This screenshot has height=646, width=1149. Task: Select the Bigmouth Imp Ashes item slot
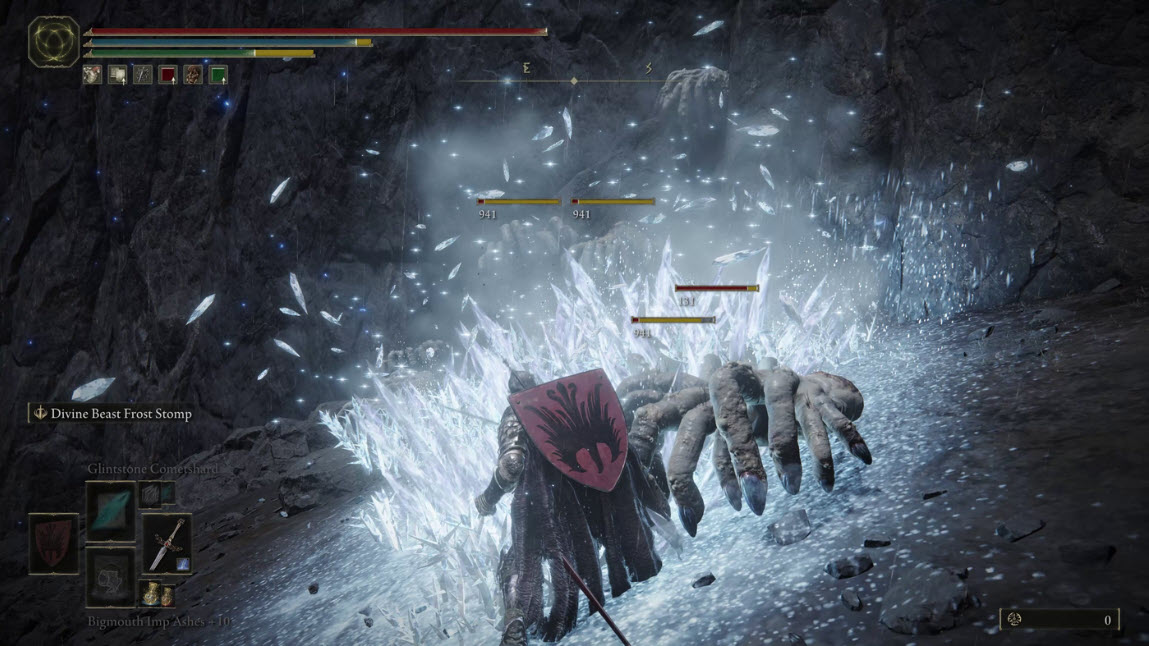(x=110, y=576)
